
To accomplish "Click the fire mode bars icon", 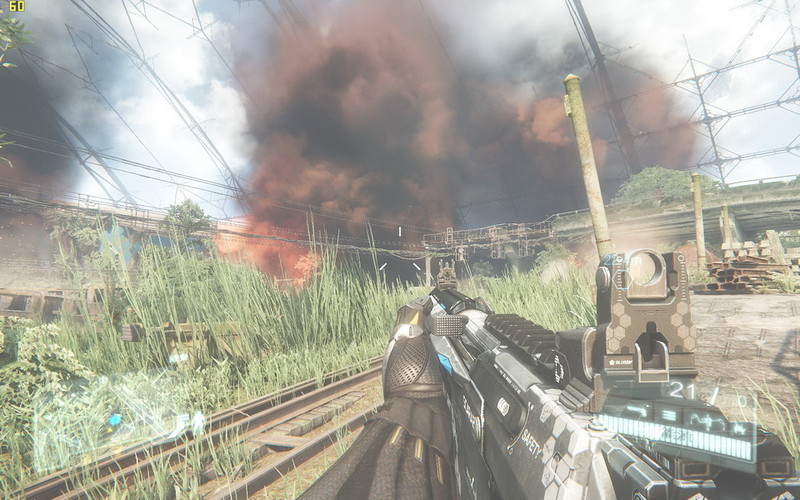I will (x=669, y=415).
